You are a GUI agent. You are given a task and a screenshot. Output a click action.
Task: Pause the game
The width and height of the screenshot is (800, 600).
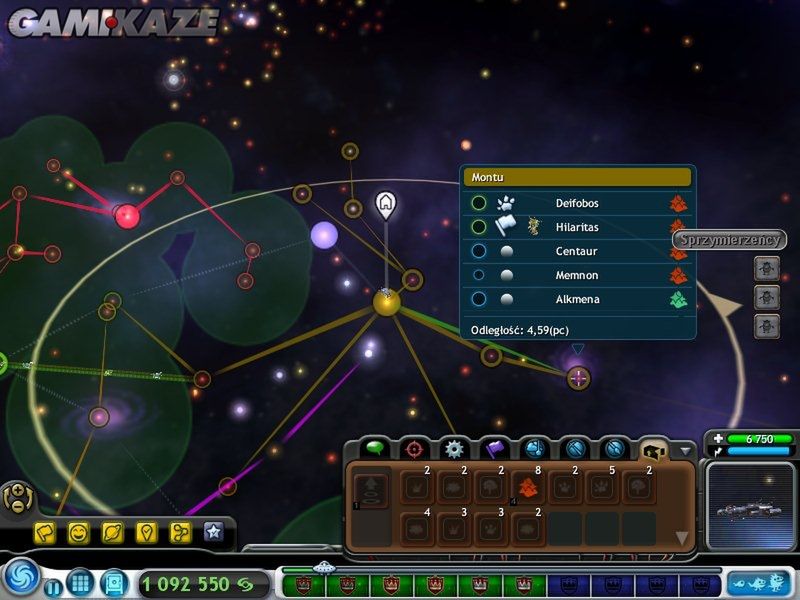pos(52,585)
